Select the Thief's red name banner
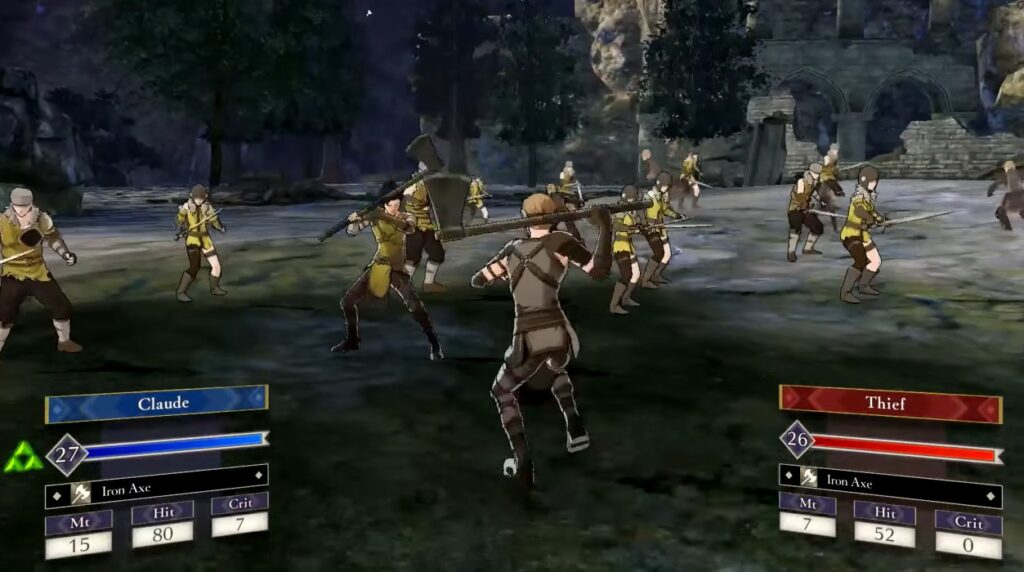1024x572 pixels. click(890, 404)
